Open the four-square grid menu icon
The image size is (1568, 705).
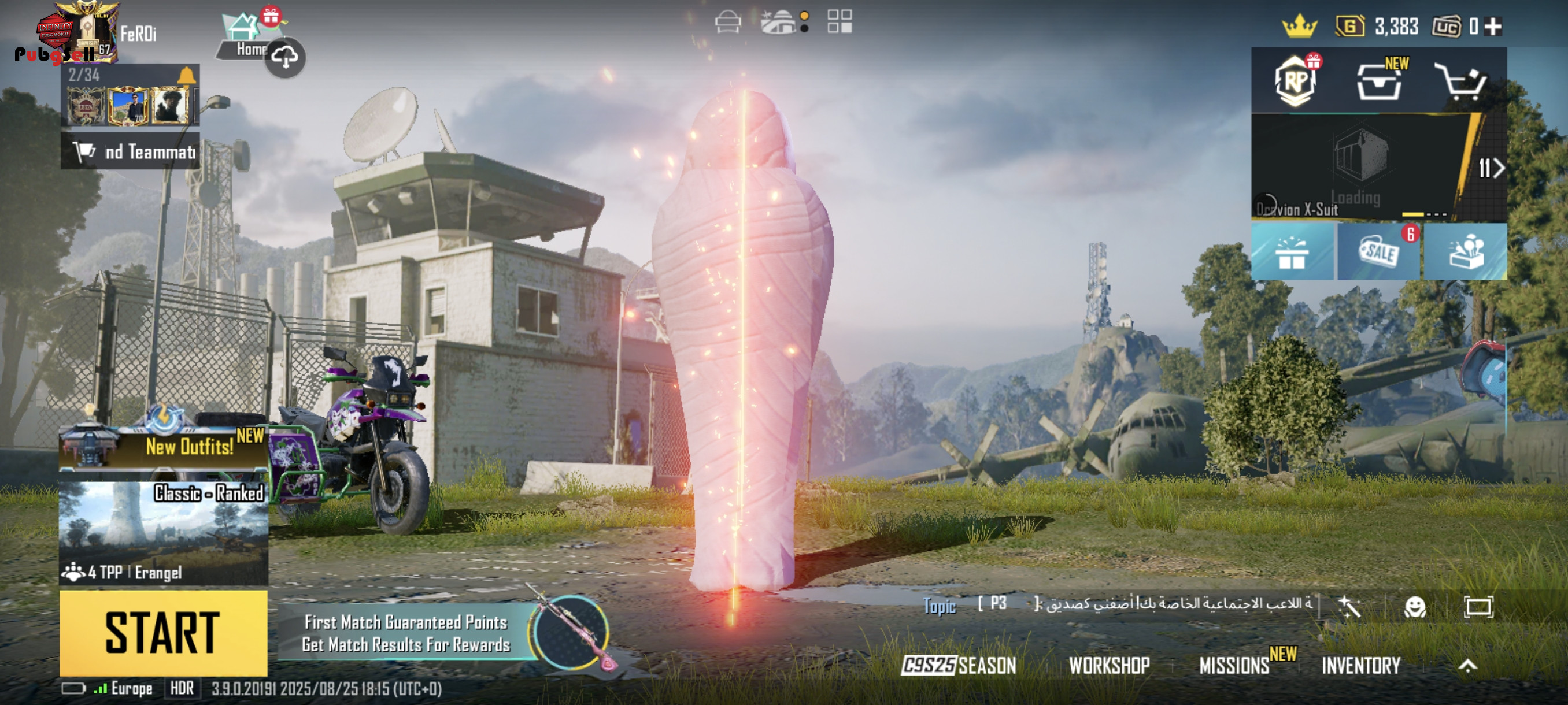point(840,22)
